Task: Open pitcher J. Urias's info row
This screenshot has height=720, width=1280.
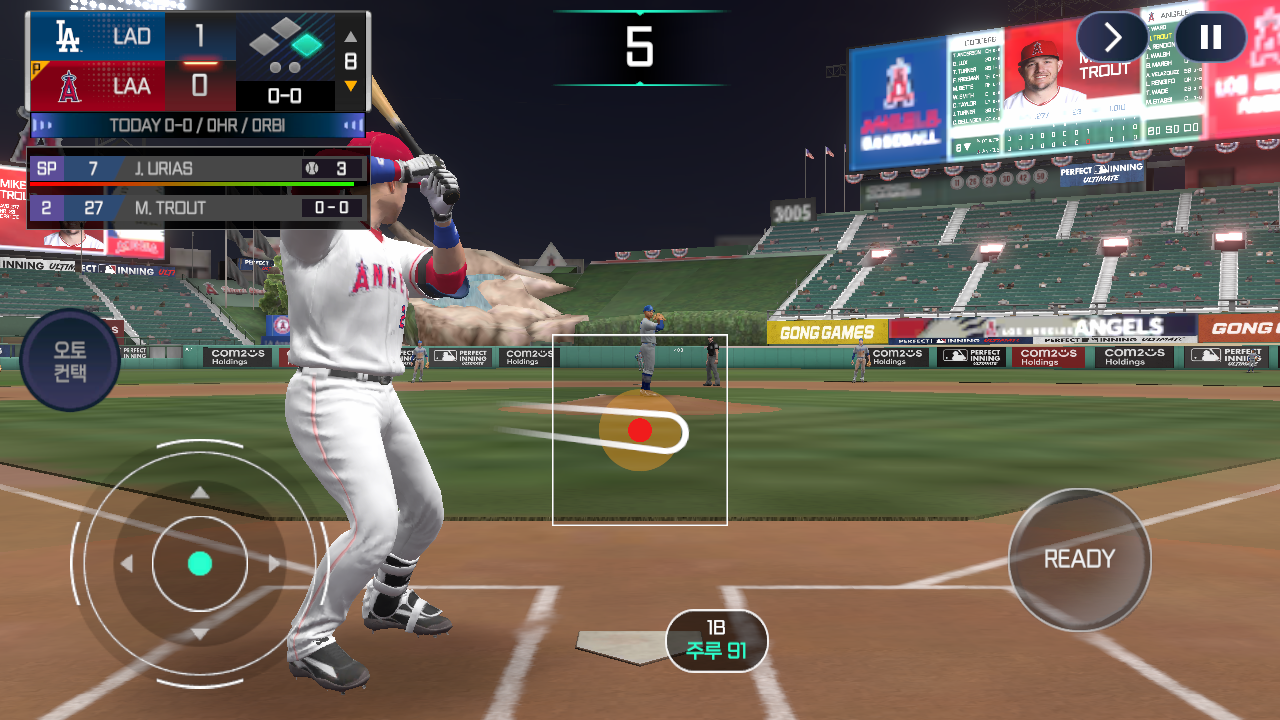Action: pyautogui.click(x=198, y=169)
